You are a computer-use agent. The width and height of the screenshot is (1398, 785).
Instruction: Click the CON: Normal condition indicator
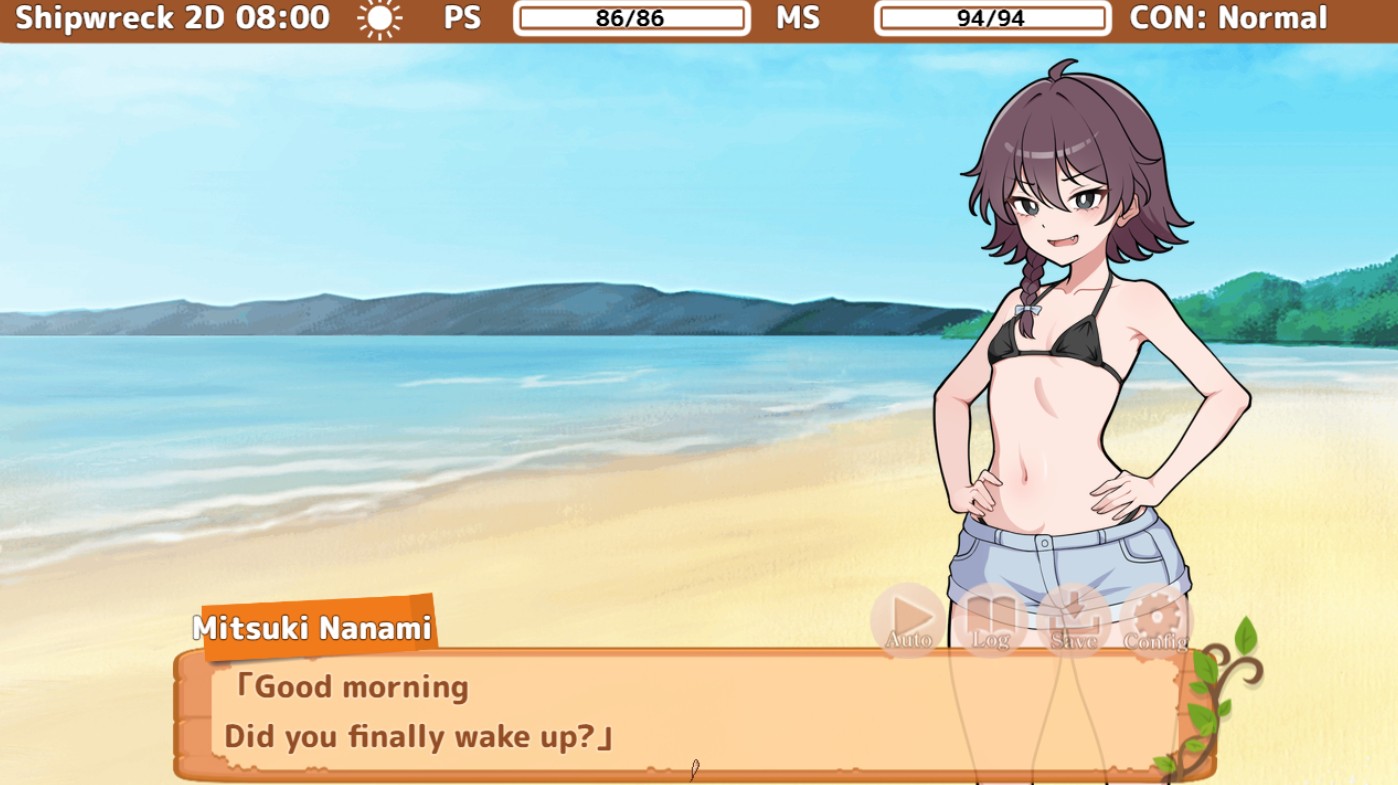point(1228,17)
